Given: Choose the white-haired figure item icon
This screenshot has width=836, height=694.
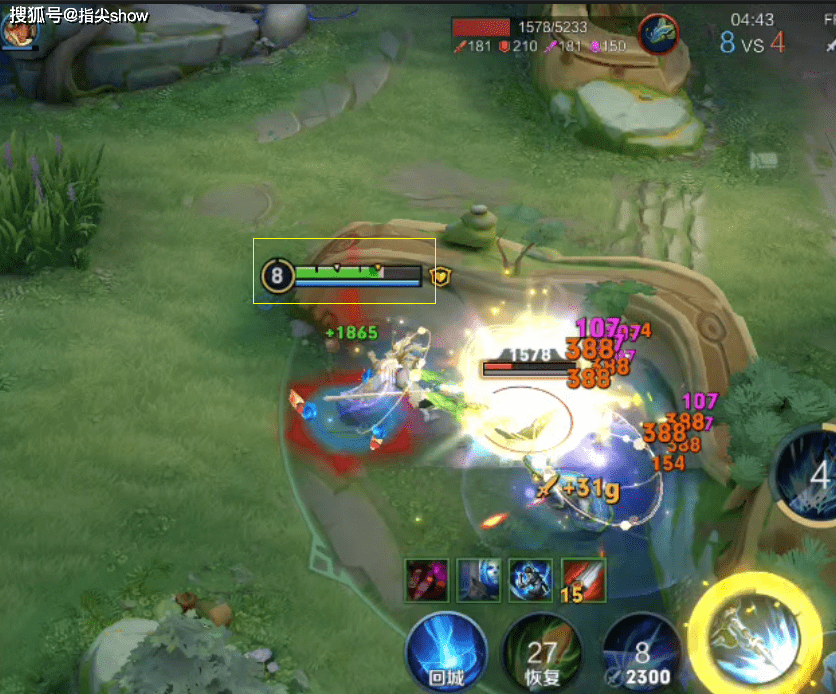Looking at the screenshot, I should pyautogui.click(x=478, y=580).
